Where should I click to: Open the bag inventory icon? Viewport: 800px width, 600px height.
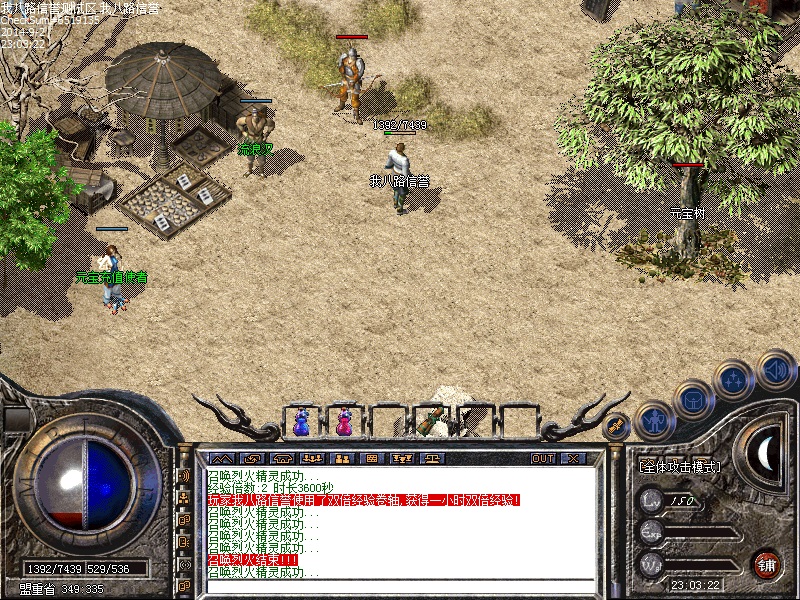click(x=694, y=400)
